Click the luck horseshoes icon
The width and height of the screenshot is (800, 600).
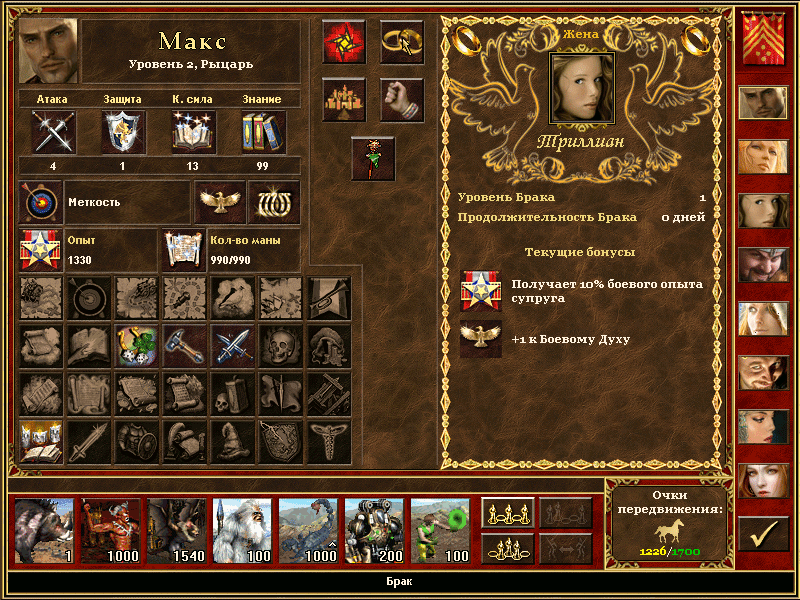[x=272, y=203]
